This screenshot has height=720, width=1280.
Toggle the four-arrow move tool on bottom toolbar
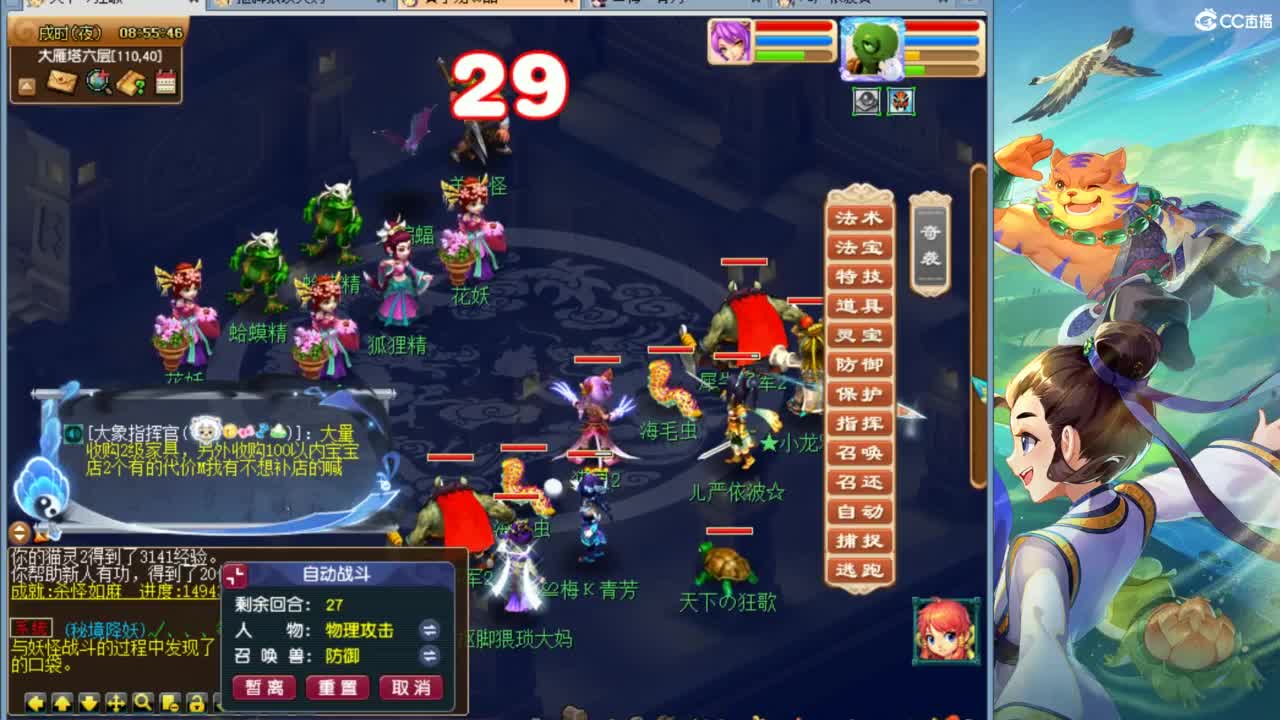(116, 704)
